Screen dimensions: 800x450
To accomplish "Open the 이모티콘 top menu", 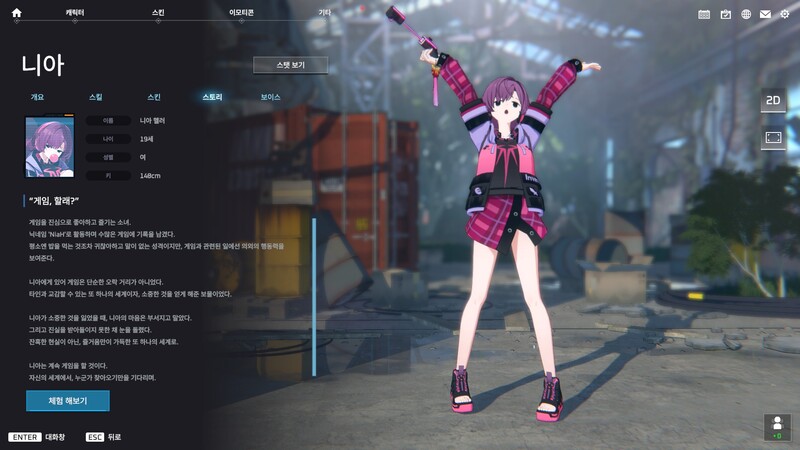I will pyautogui.click(x=241, y=12).
